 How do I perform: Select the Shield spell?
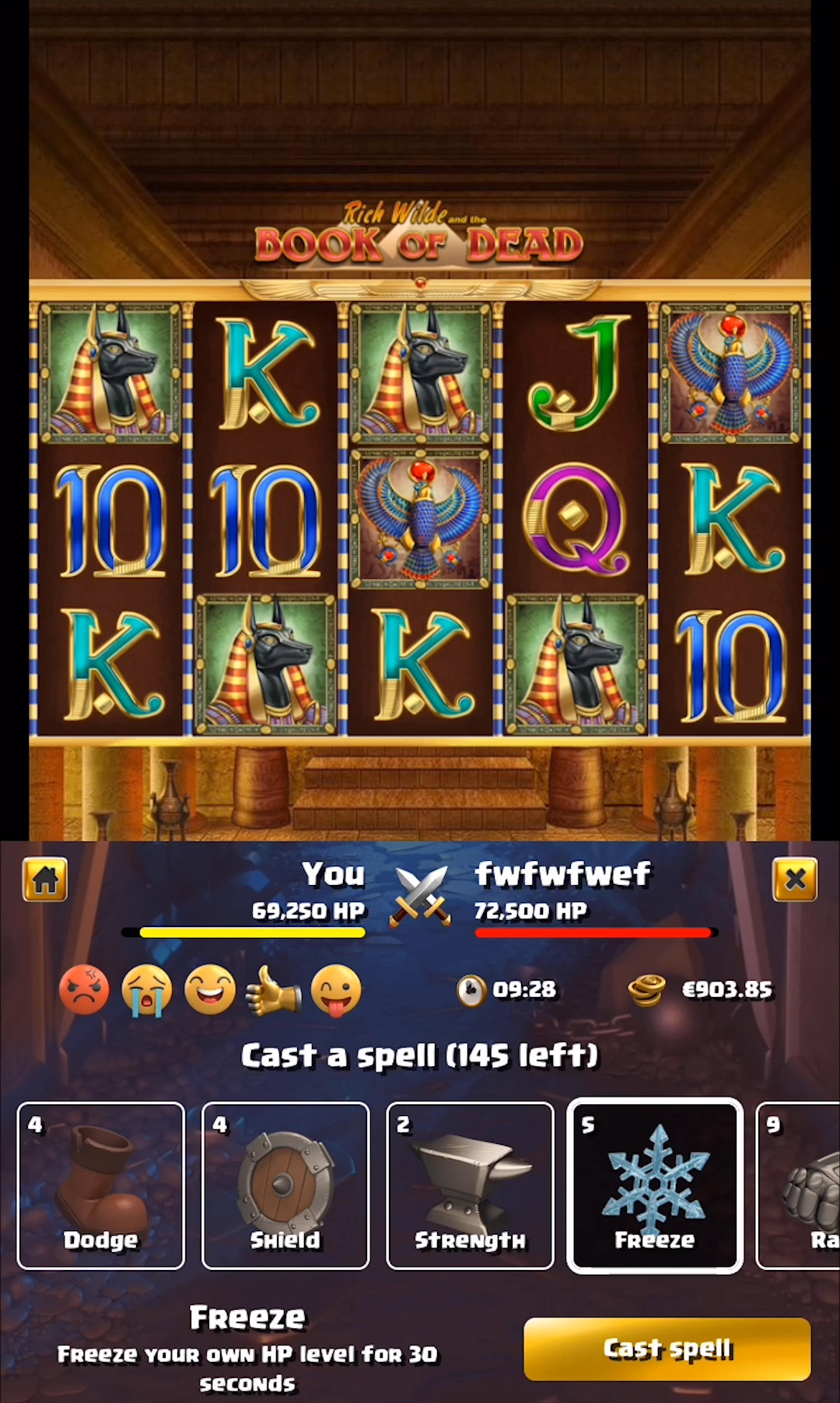[285, 1185]
